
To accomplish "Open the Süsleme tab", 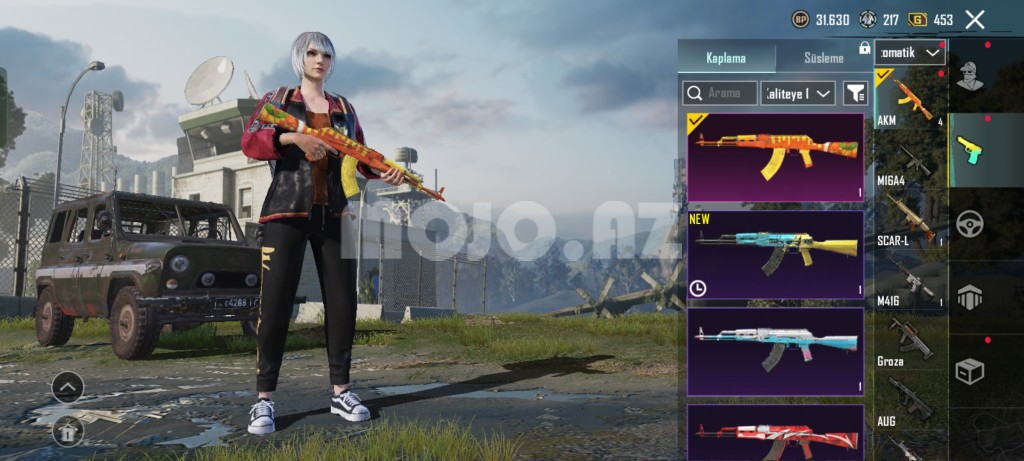I will coord(811,58).
